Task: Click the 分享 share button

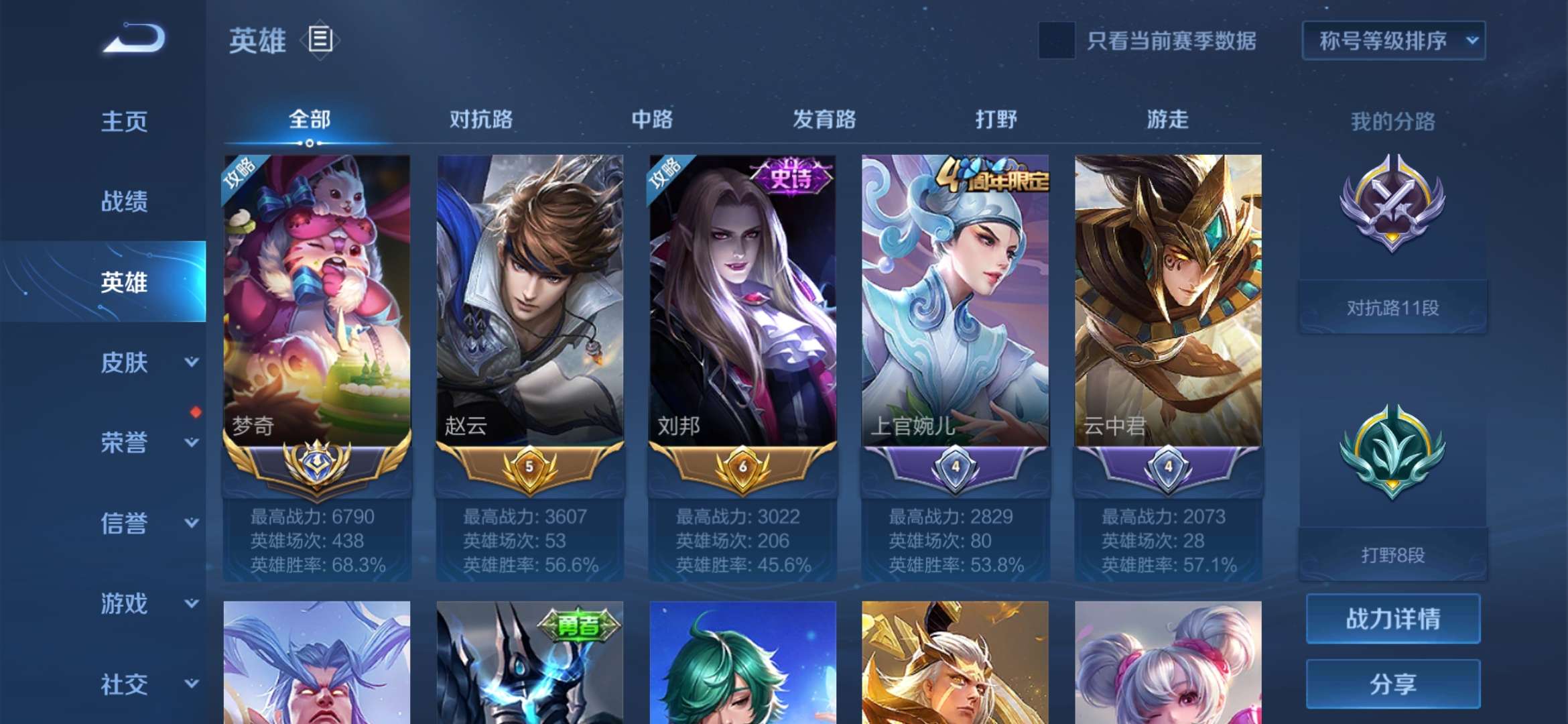Action: point(1392,685)
